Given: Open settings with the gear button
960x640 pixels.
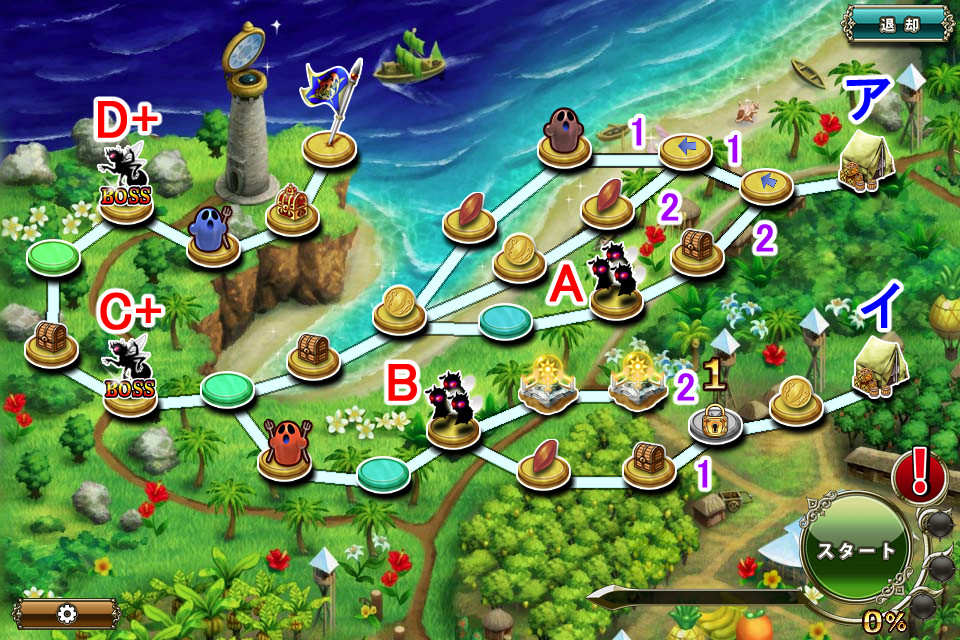Looking at the screenshot, I should 67,612.
